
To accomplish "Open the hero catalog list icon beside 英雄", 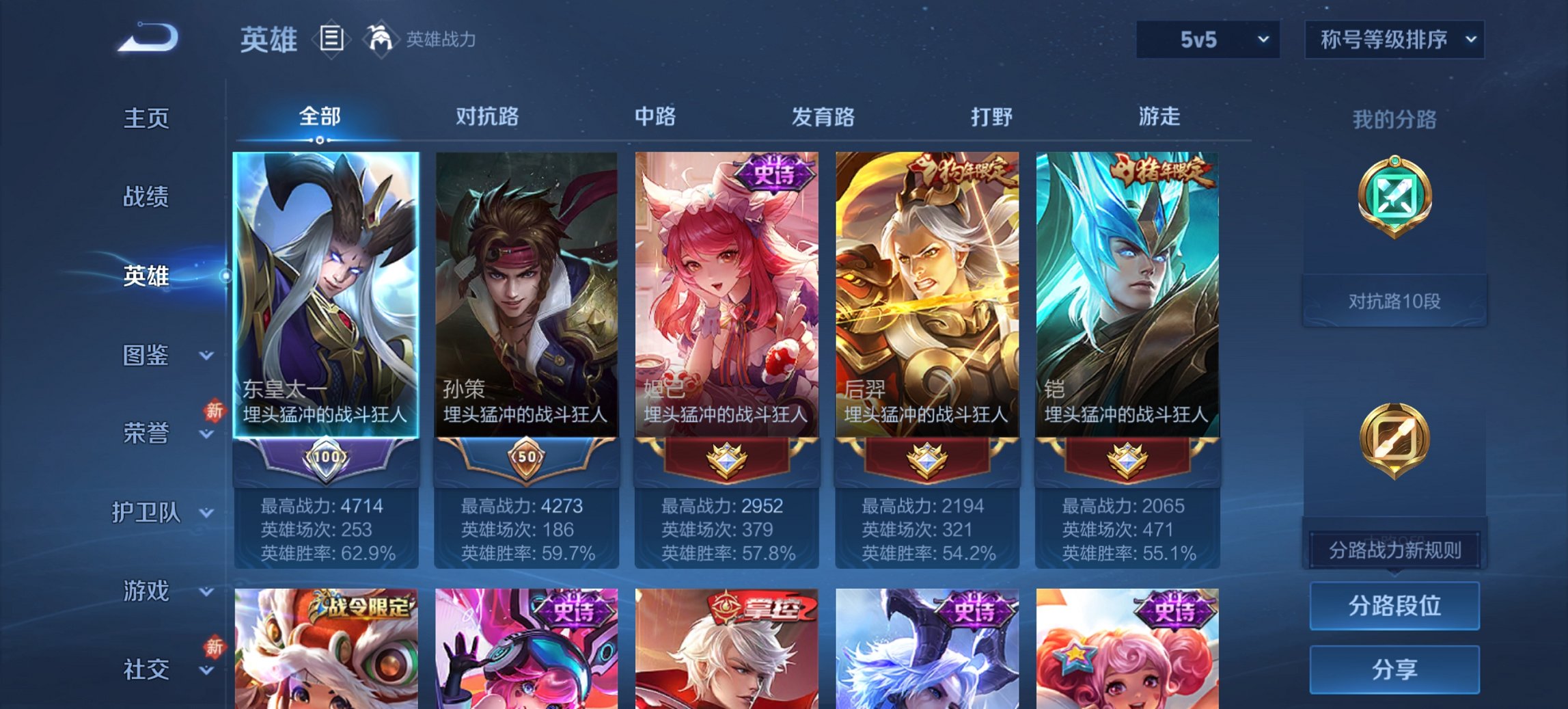I will [333, 40].
